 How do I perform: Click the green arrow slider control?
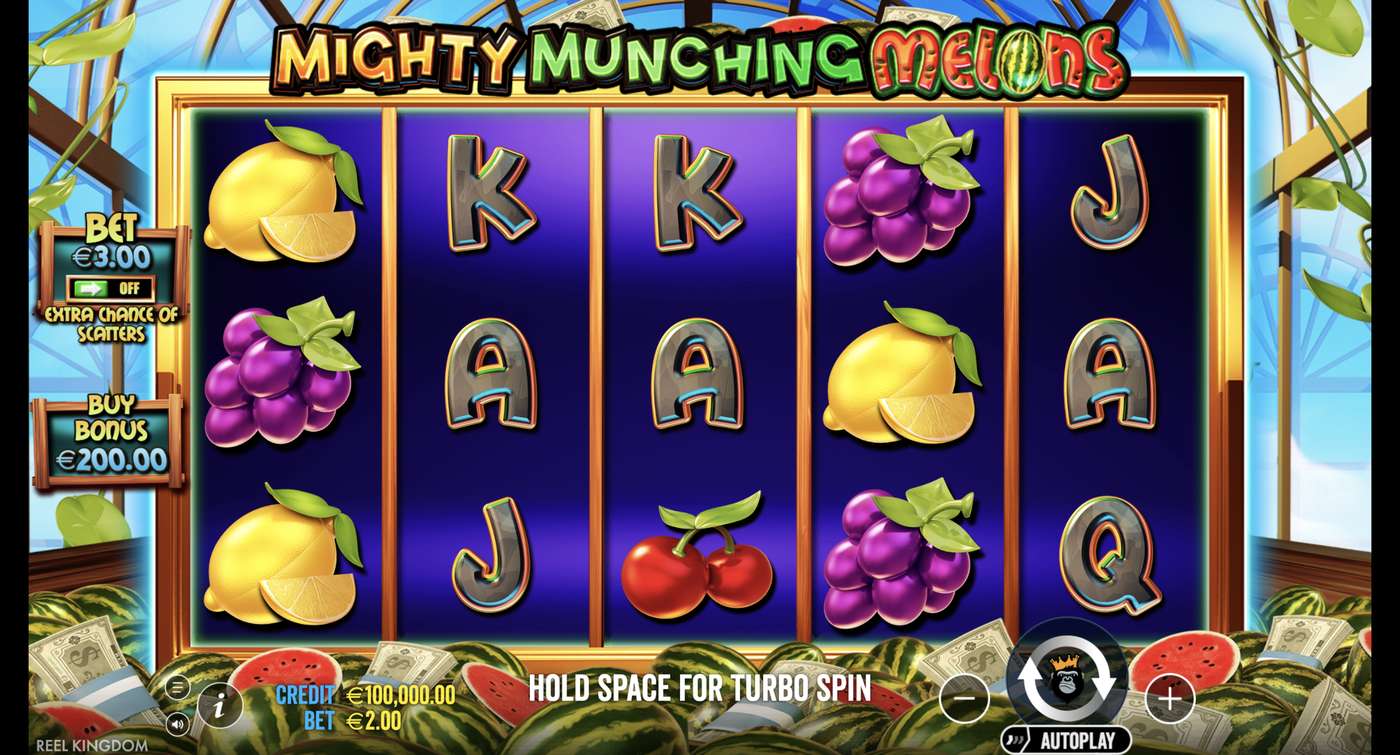point(93,290)
